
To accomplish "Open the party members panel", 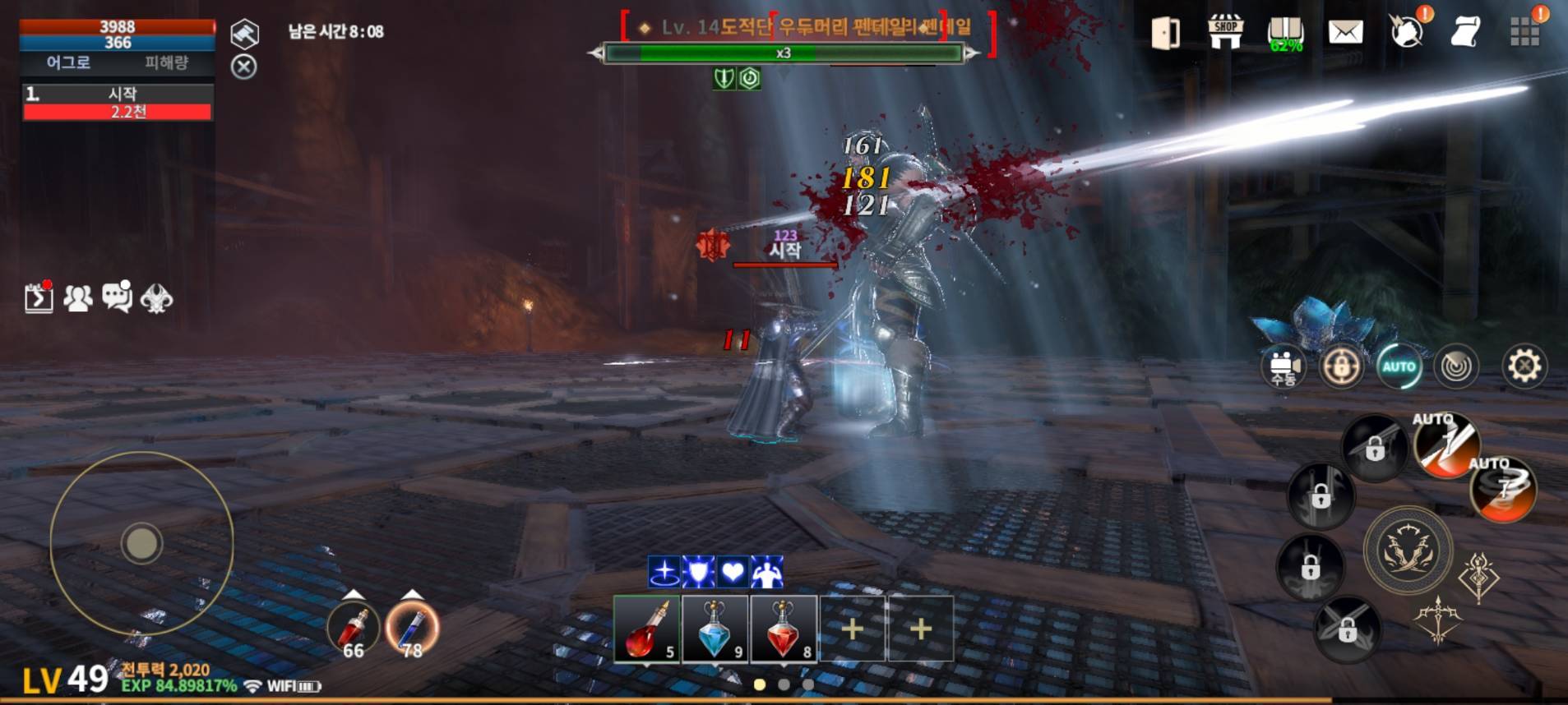I will (x=78, y=298).
